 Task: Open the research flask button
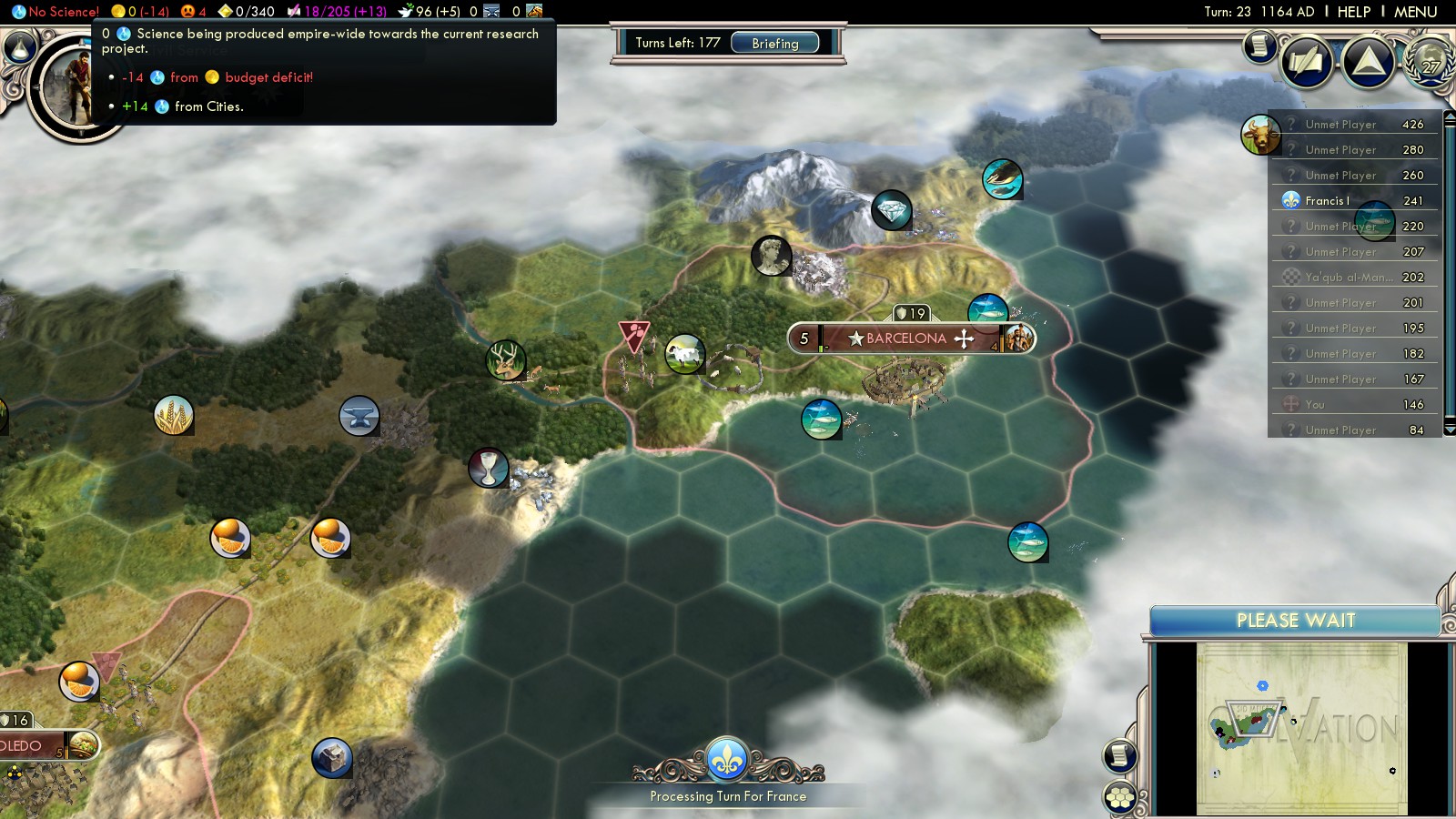click(x=20, y=47)
